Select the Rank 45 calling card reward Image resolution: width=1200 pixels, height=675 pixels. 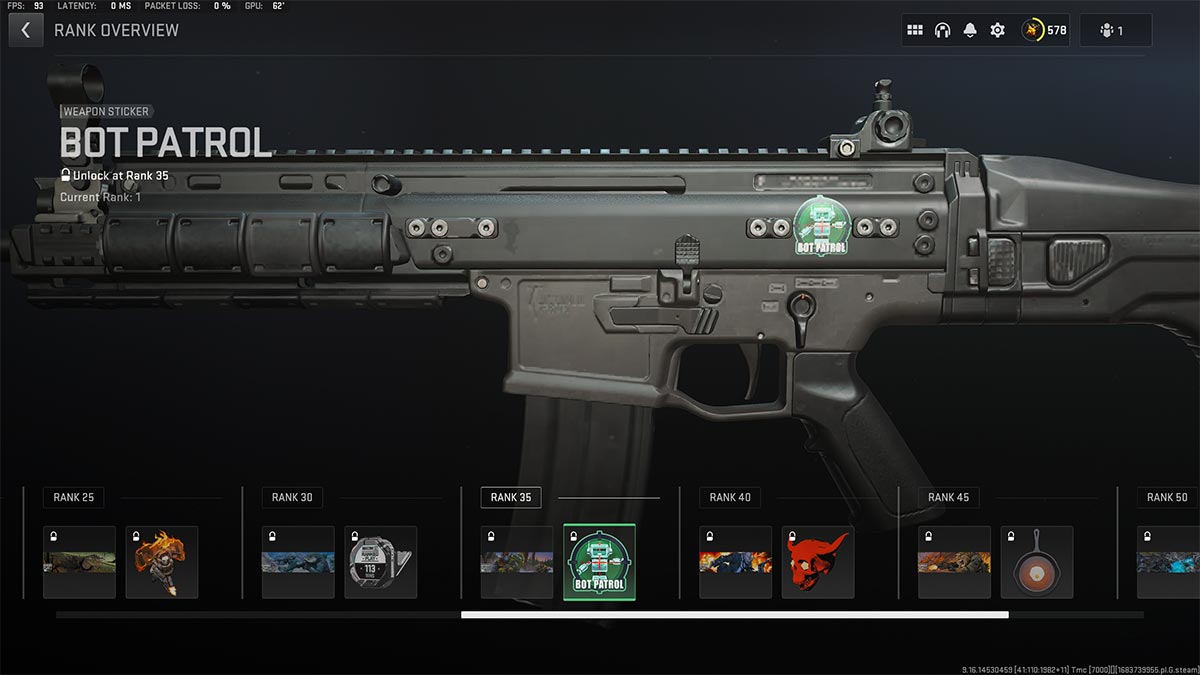(x=954, y=562)
